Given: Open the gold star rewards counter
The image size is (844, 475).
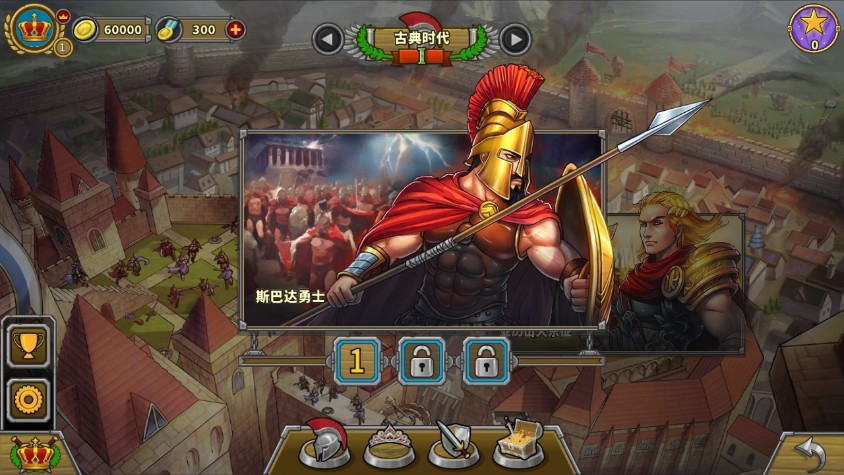Looking at the screenshot, I should (x=814, y=27).
